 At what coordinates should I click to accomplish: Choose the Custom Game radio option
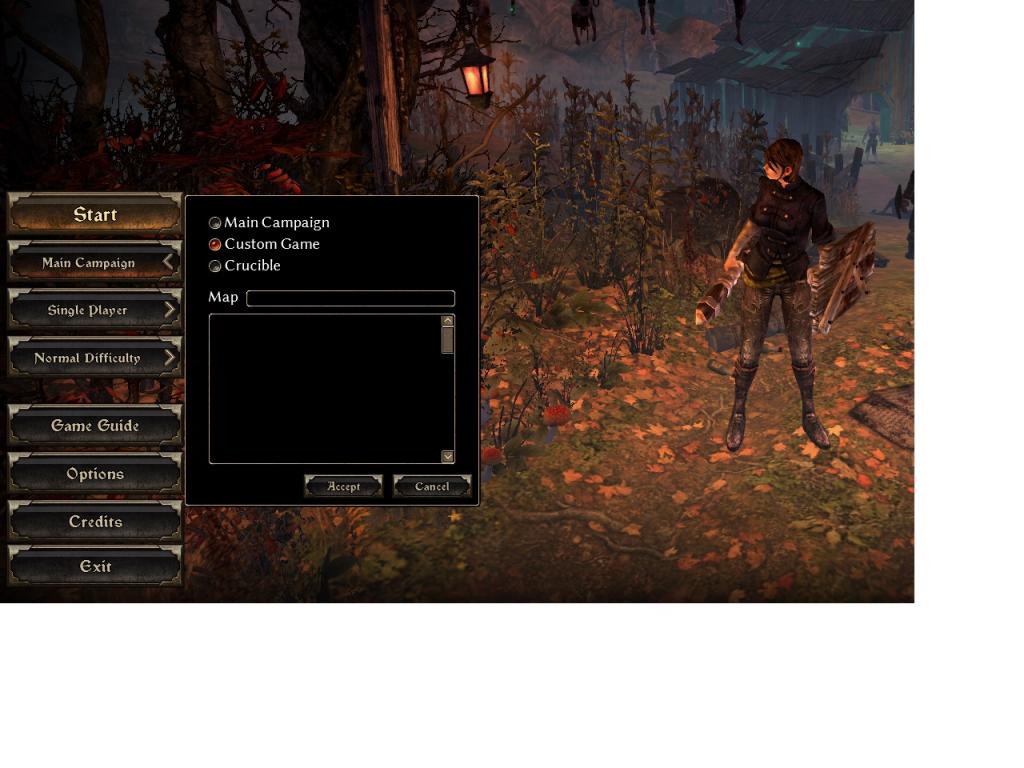[x=215, y=244]
